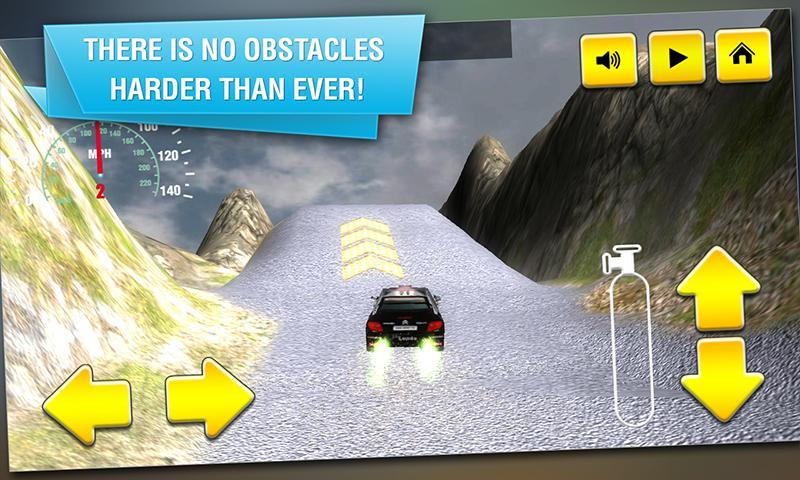
Task: Steer left with the yellow left arrow
Action: 86,404
